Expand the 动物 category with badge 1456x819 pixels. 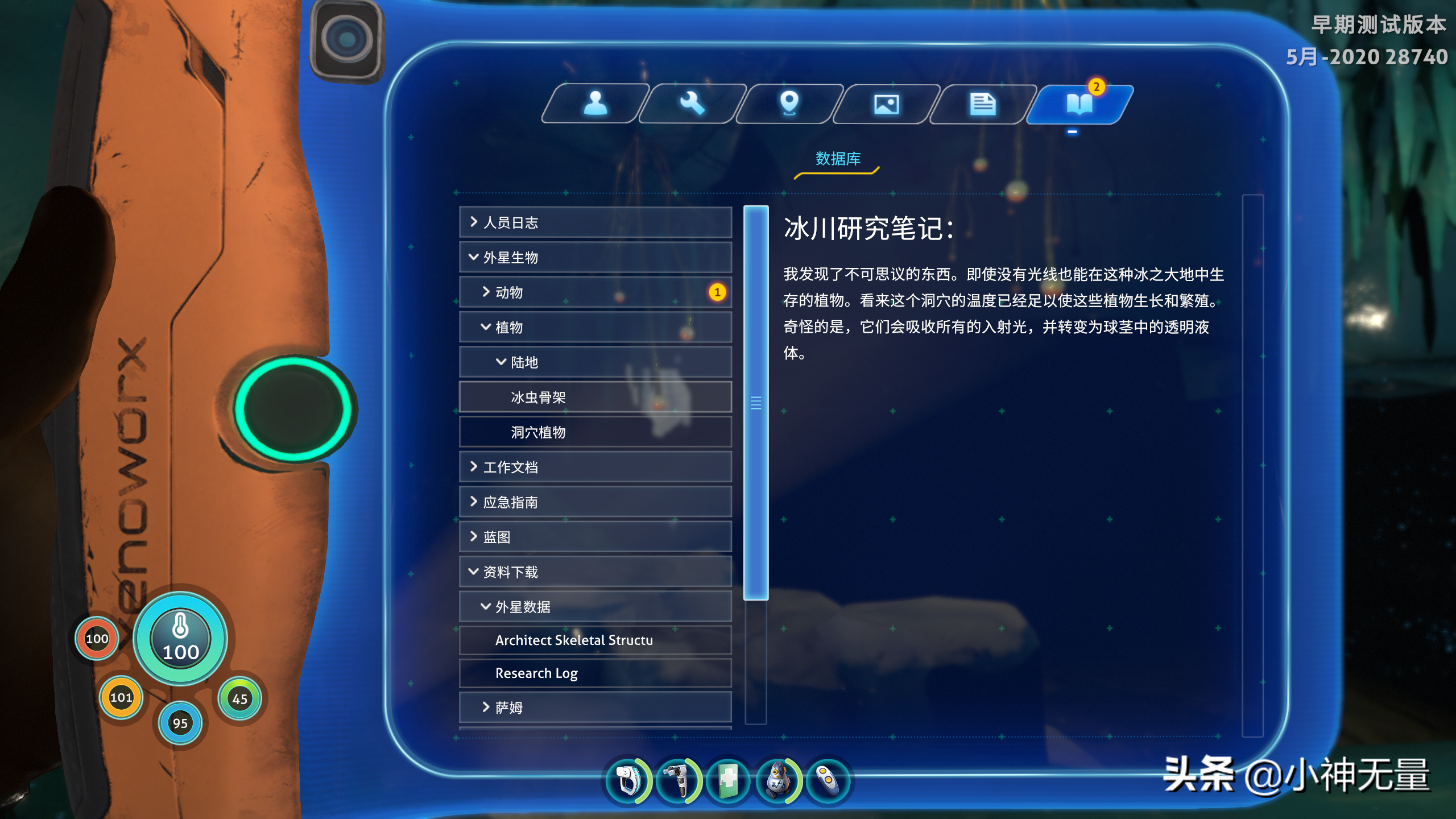click(595, 292)
